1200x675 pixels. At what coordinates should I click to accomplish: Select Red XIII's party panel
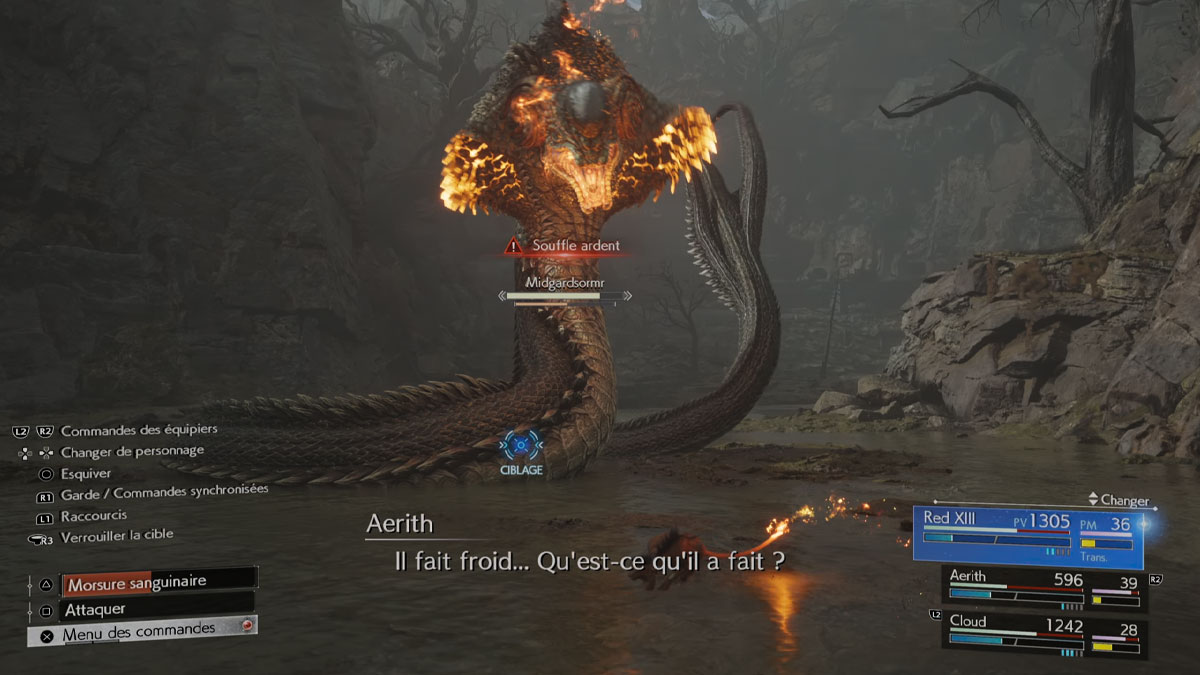click(x=1027, y=536)
